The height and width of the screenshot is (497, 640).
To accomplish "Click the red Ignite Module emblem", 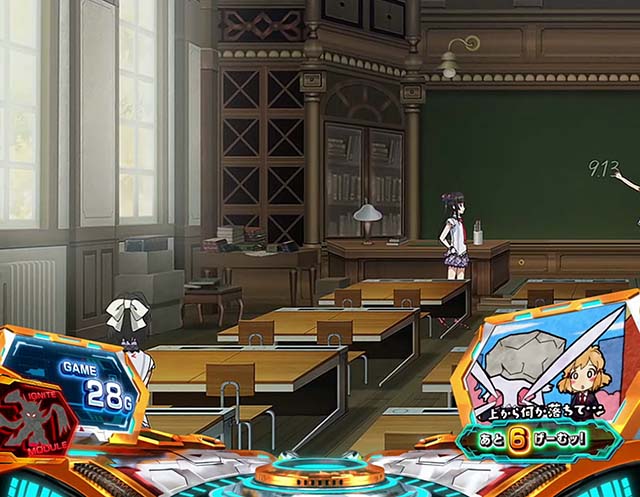I will tap(36, 416).
